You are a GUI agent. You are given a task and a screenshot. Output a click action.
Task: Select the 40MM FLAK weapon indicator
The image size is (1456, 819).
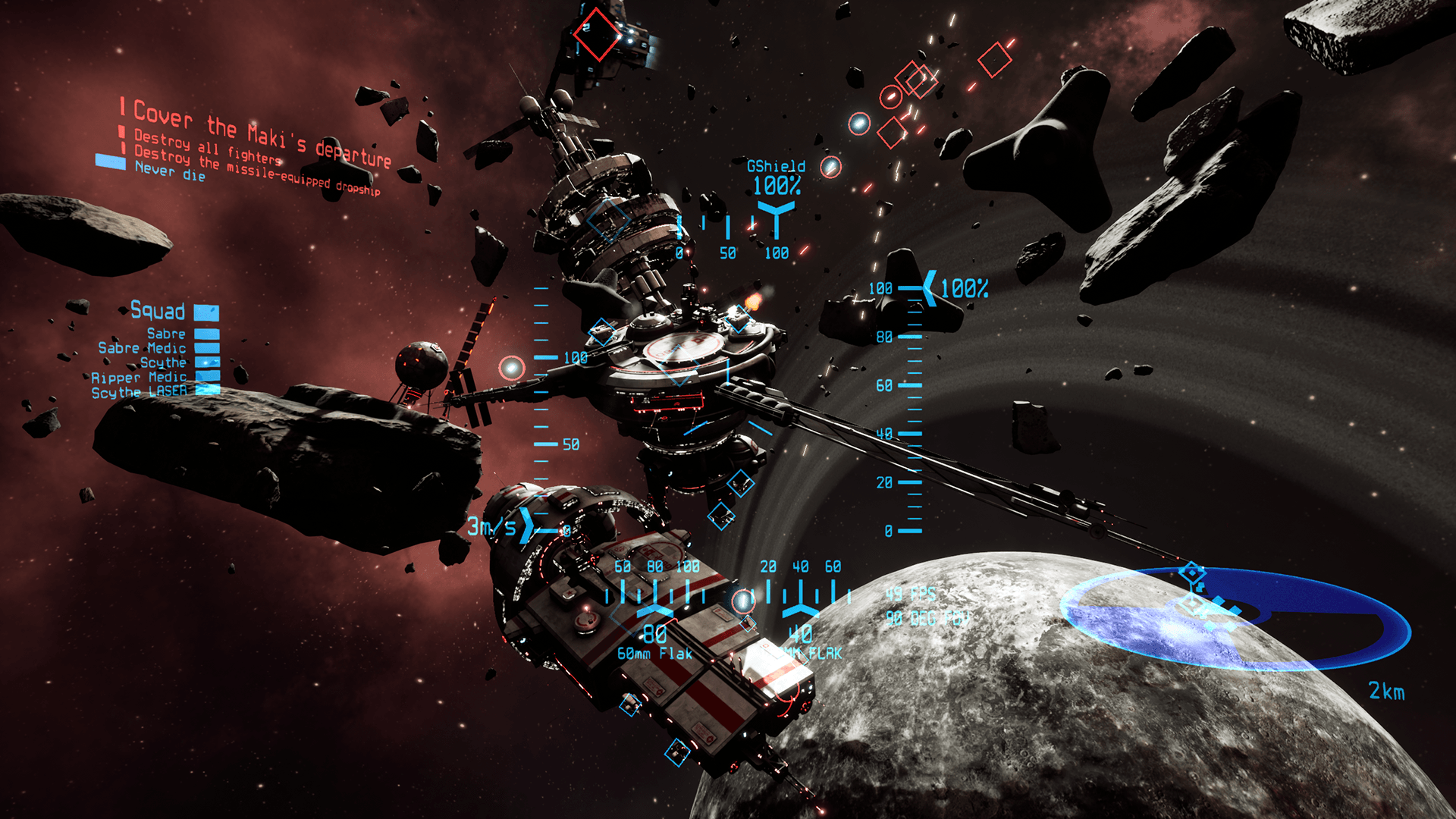click(x=813, y=653)
